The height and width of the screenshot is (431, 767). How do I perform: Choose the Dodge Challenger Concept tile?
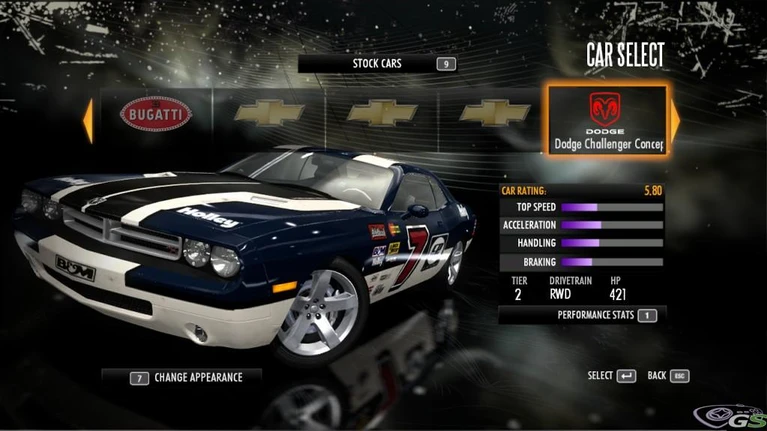(606, 119)
